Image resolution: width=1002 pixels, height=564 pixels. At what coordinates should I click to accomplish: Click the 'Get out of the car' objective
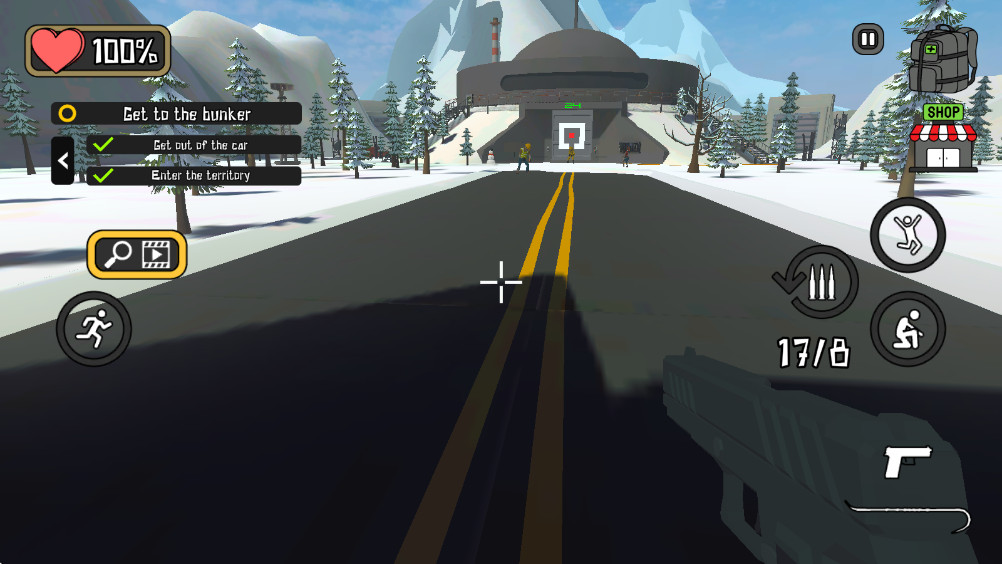coord(194,145)
